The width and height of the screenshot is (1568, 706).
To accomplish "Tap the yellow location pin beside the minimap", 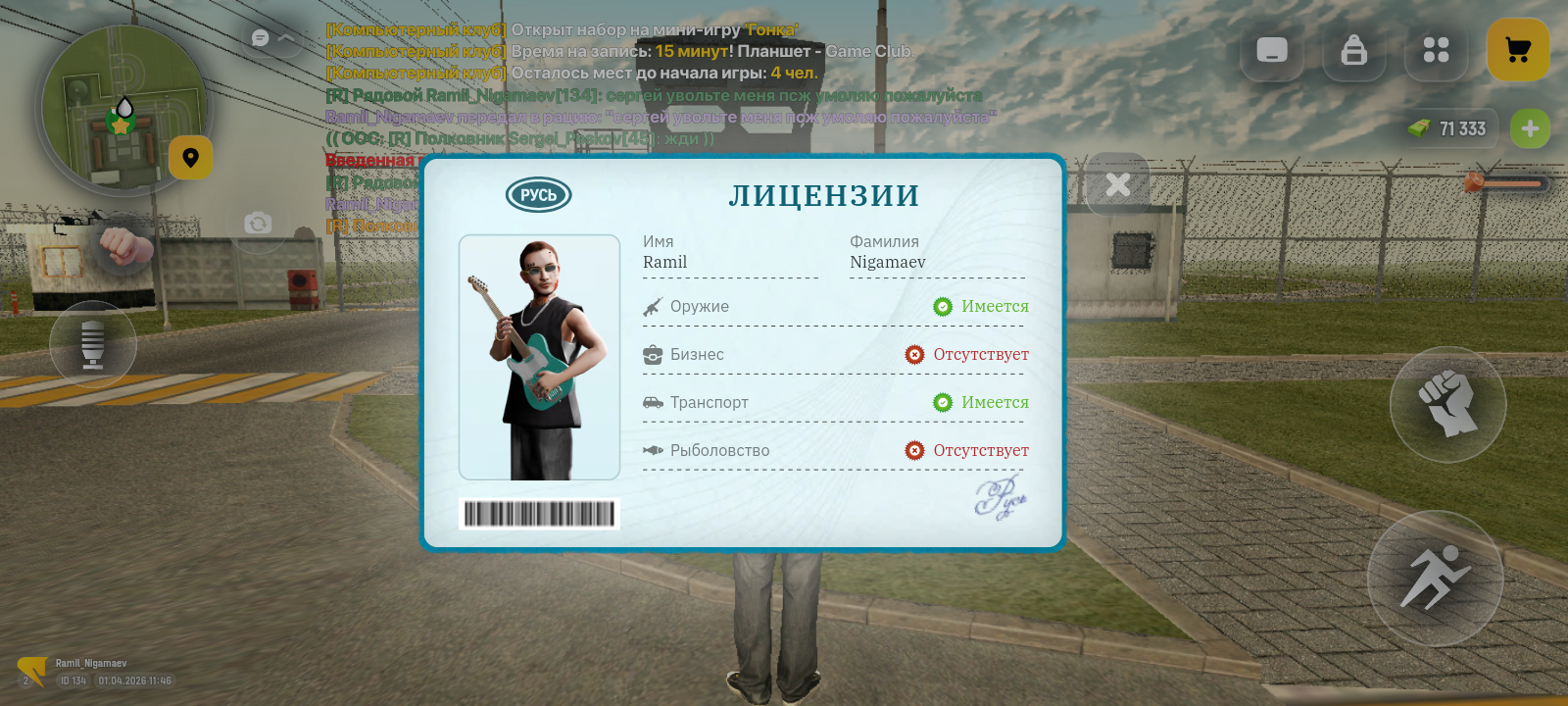I will click(x=192, y=158).
